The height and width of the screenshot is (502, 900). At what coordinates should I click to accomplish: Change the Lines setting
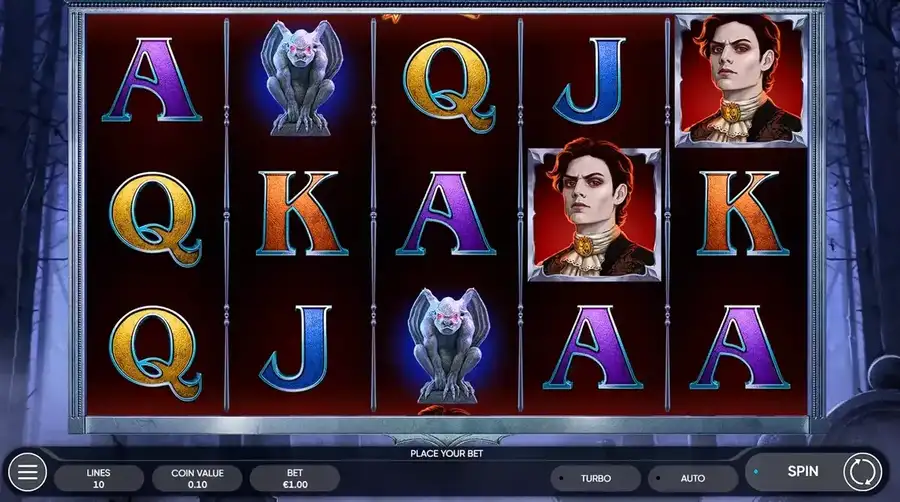click(x=98, y=478)
